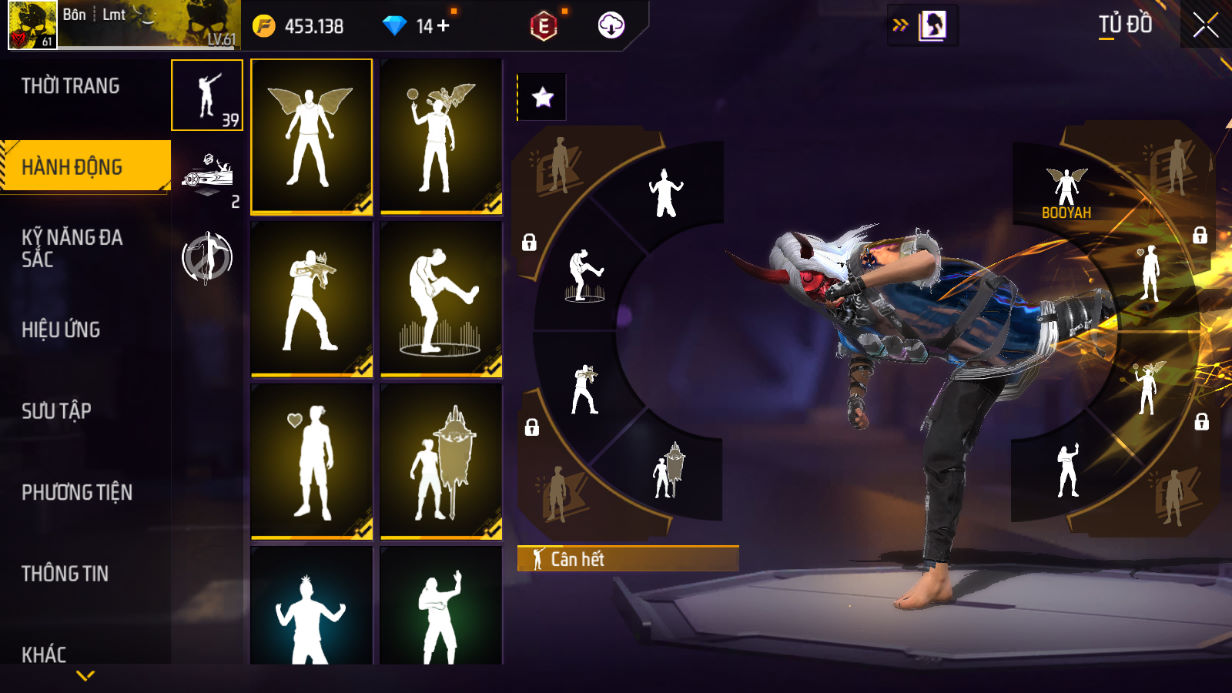Switch to Kỹ Năng Đa Sắc tab
Image resolution: width=1232 pixels, height=693 pixels.
(72, 248)
